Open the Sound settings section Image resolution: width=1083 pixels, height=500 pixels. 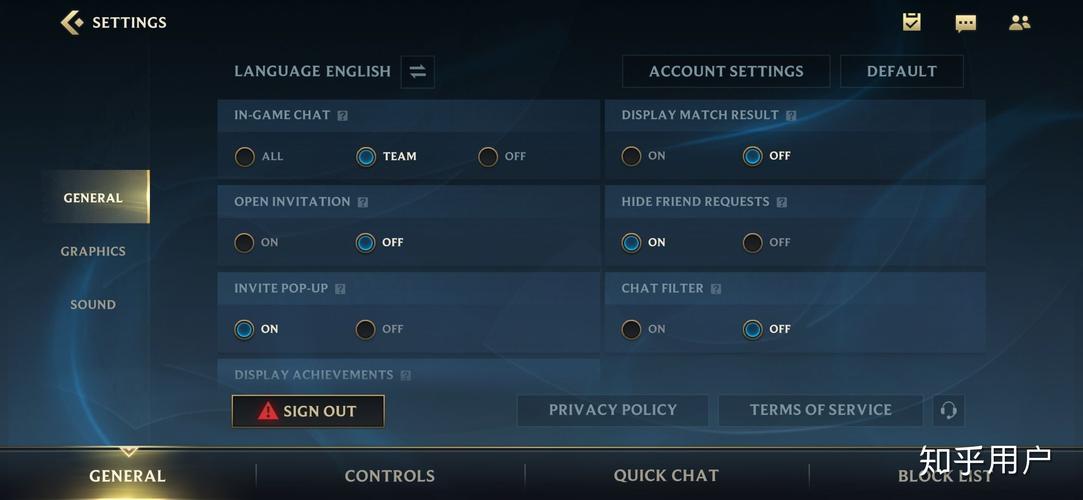93,304
